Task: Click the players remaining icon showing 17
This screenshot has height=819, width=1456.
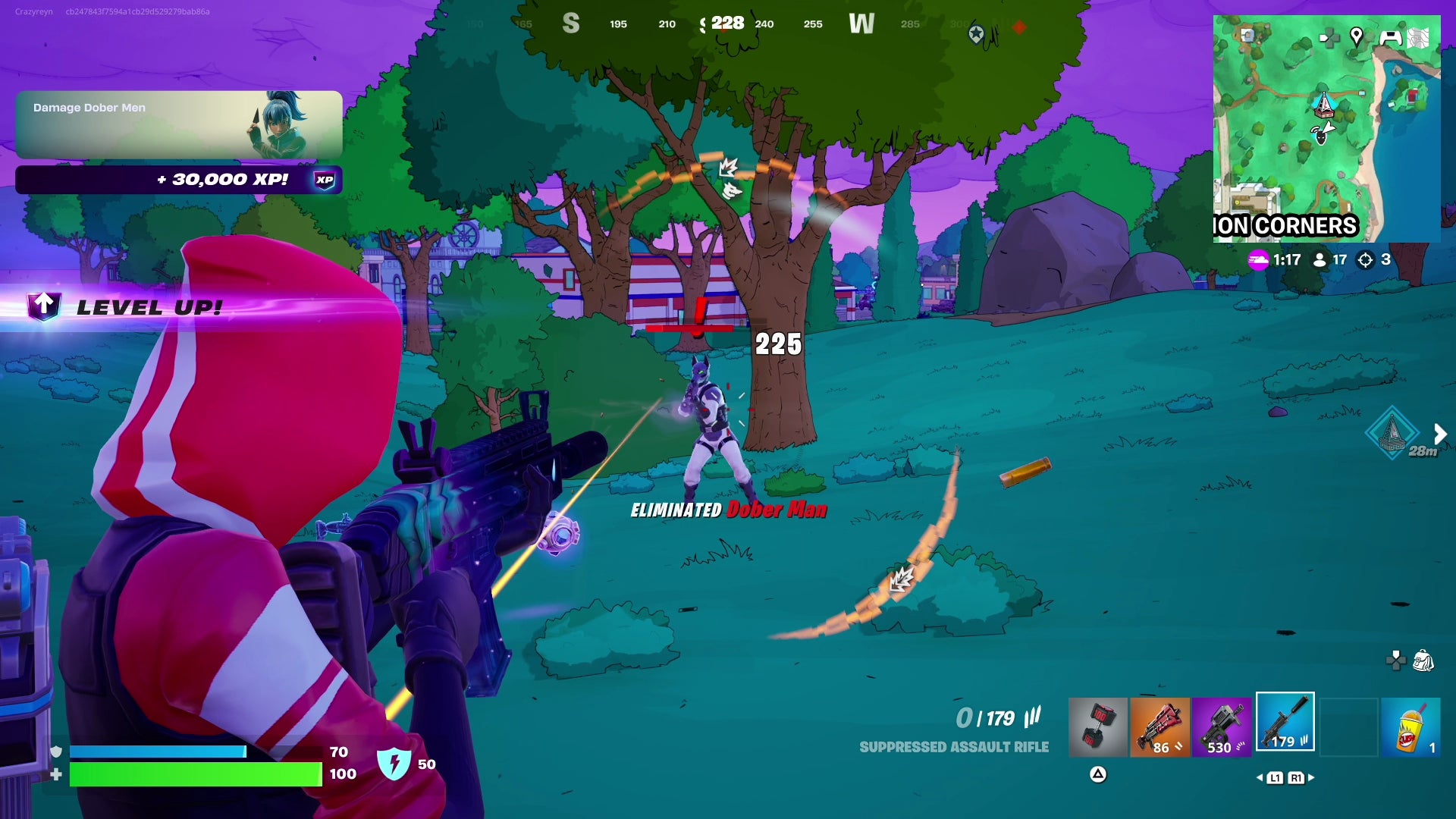Action: 1321,259
